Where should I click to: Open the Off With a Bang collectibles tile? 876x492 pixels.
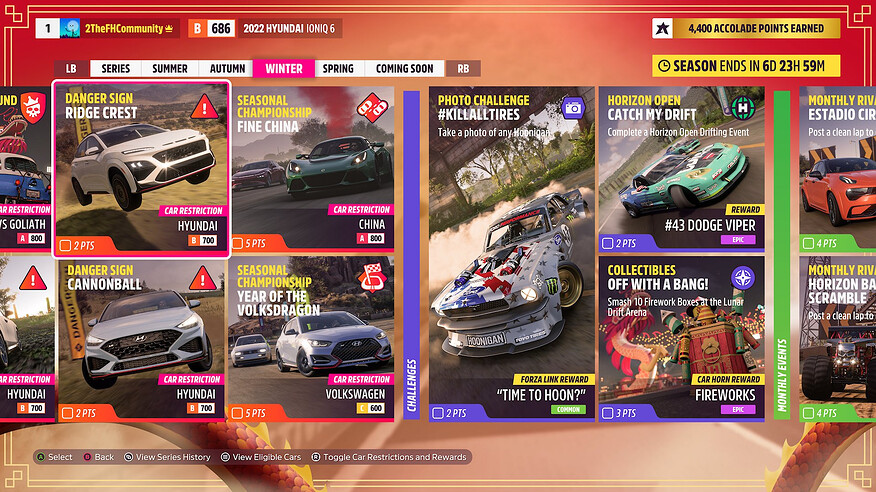point(682,340)
